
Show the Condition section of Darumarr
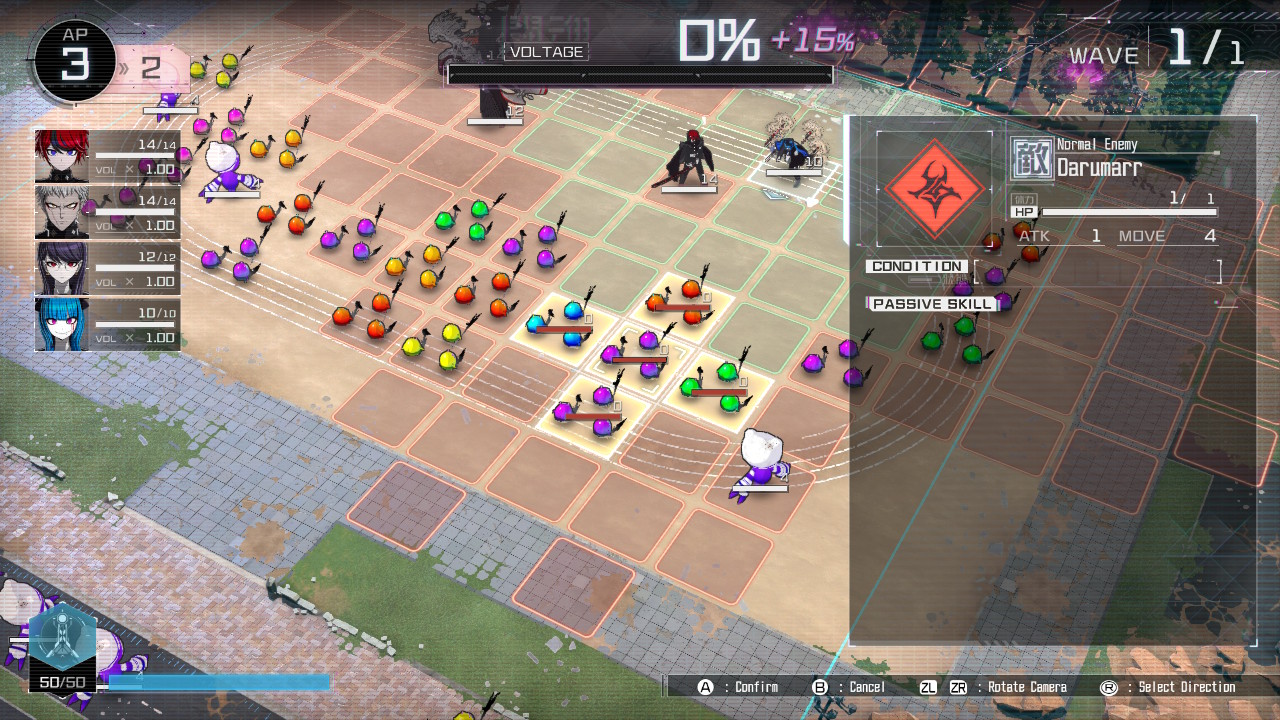(917, 267)
